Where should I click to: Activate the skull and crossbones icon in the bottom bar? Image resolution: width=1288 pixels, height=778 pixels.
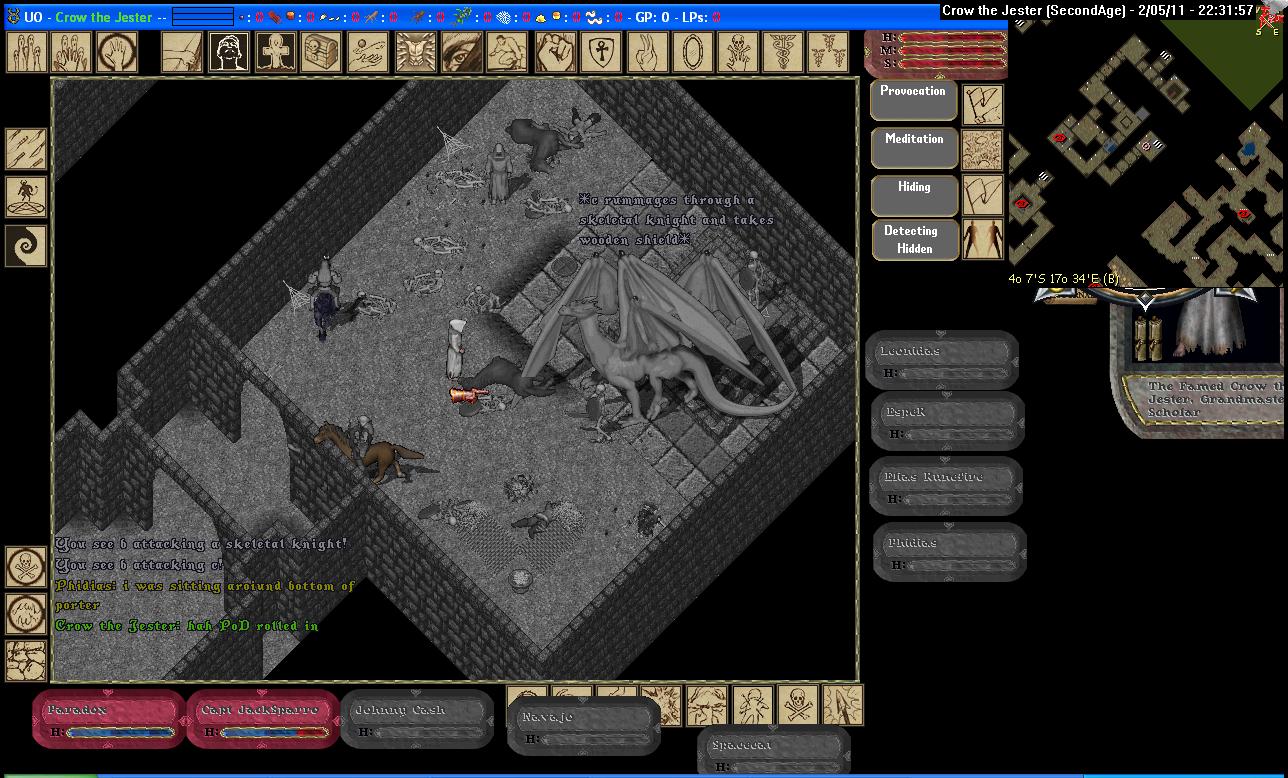[797, 705]
